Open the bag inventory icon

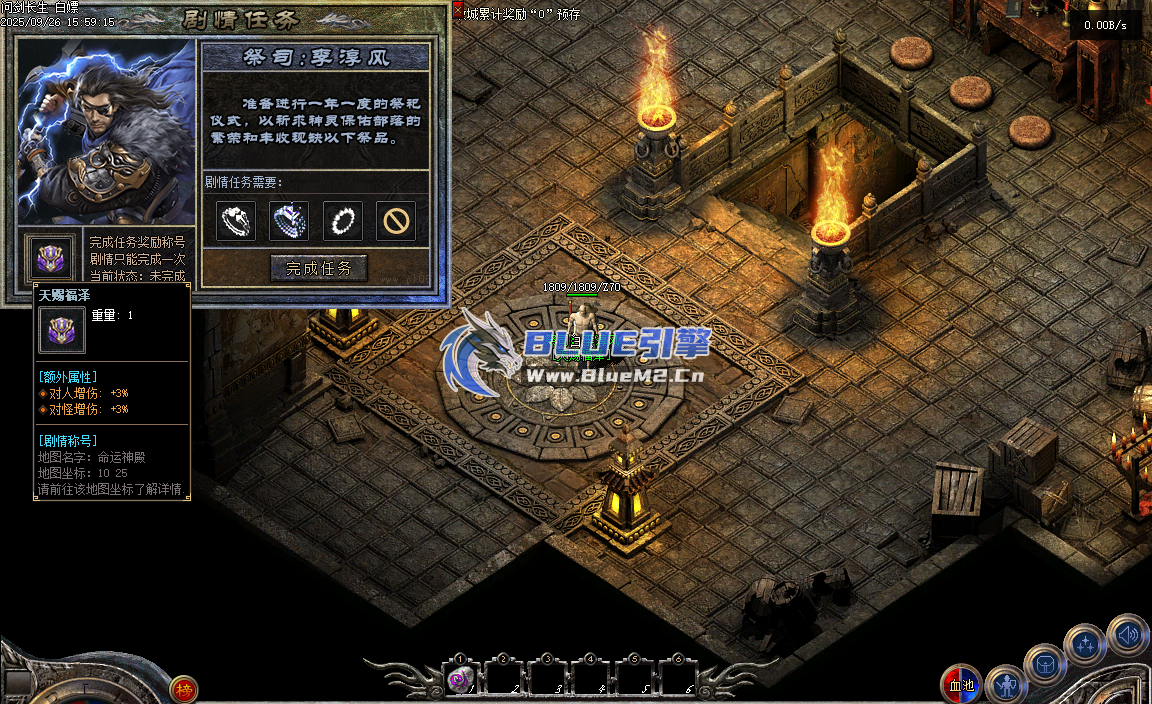coord(1045,664)
